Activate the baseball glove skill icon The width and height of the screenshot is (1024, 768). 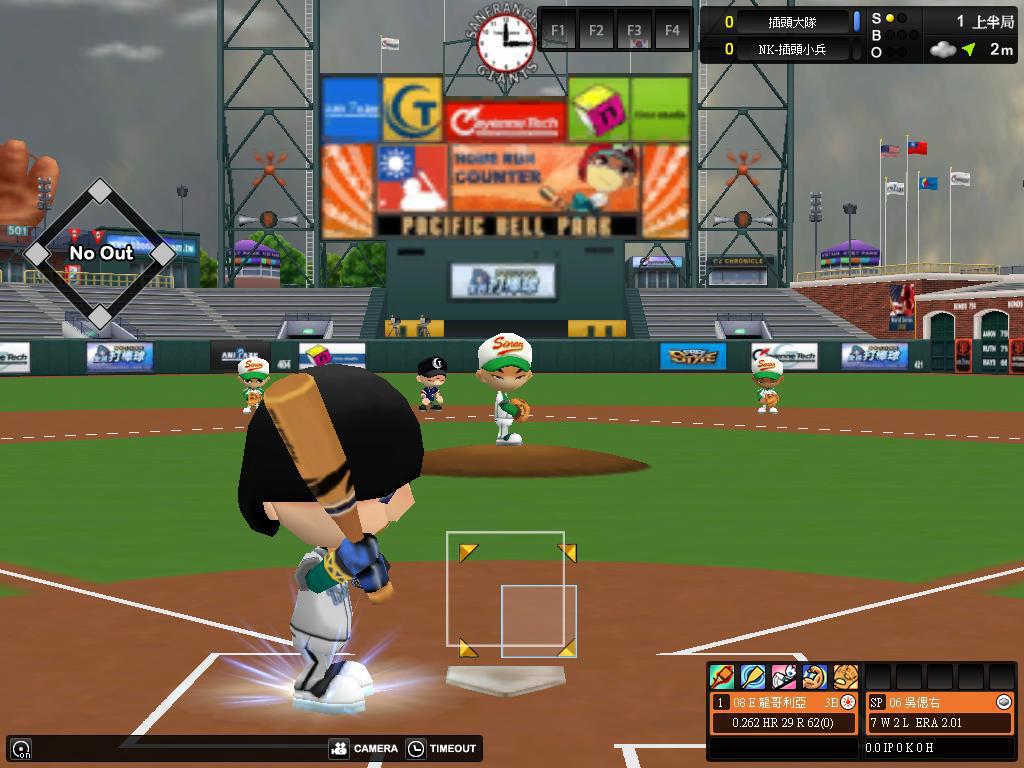click(x=846, y=677)
